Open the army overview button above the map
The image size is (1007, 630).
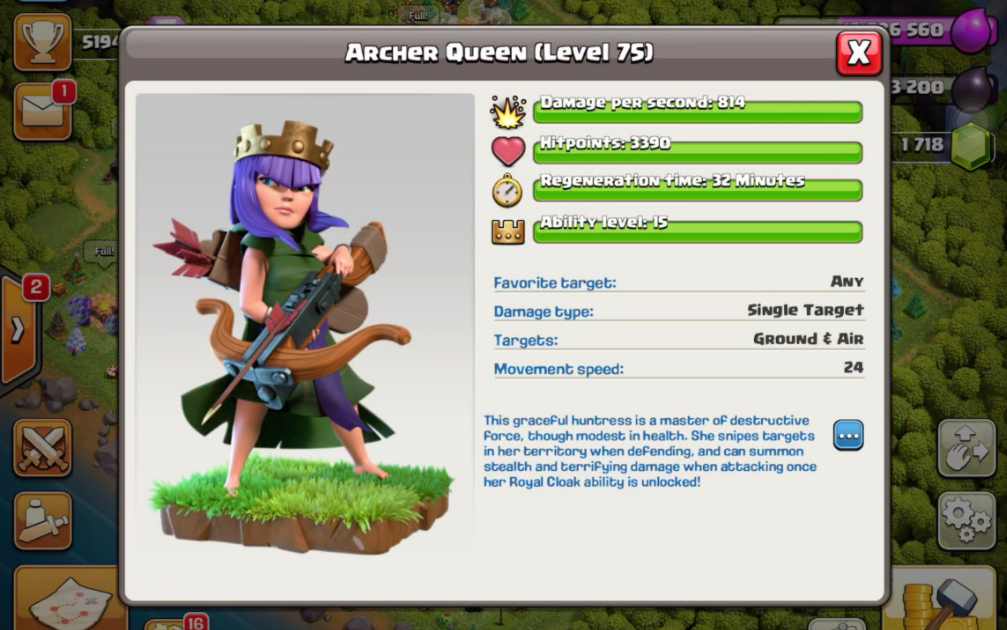click(42, 520)
